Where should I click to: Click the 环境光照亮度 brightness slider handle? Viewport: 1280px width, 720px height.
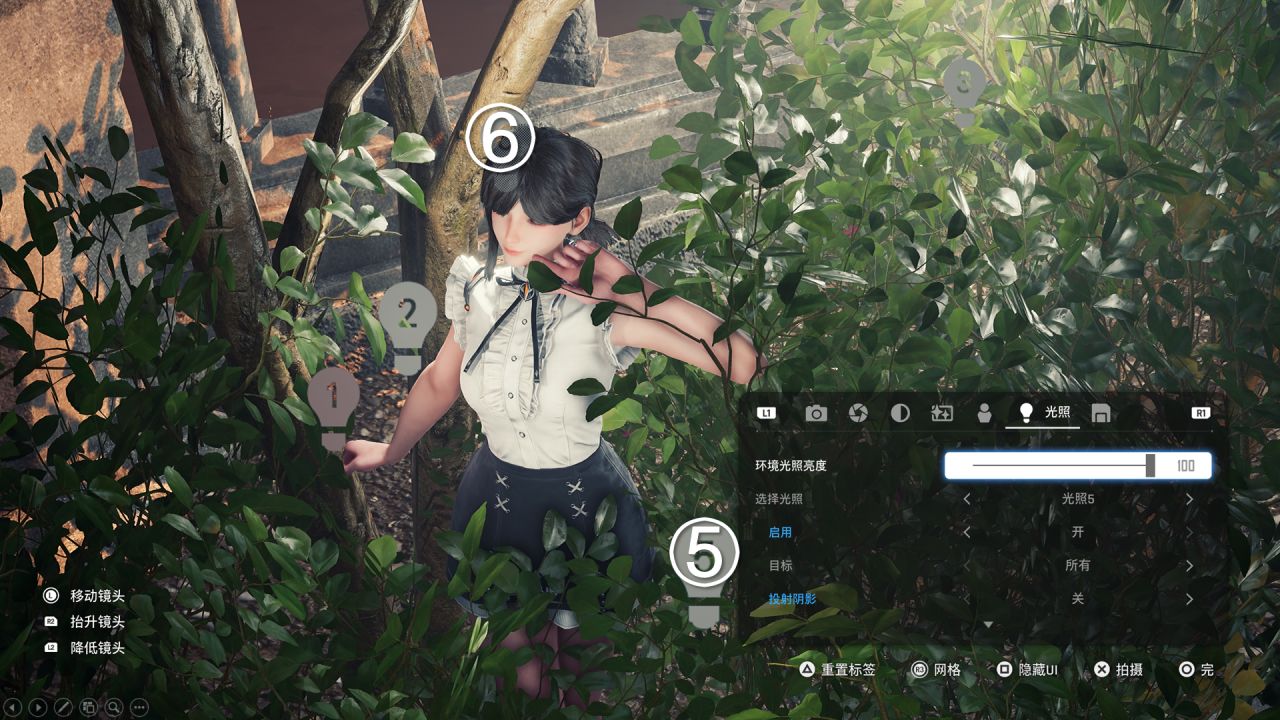click(1151, 465)
